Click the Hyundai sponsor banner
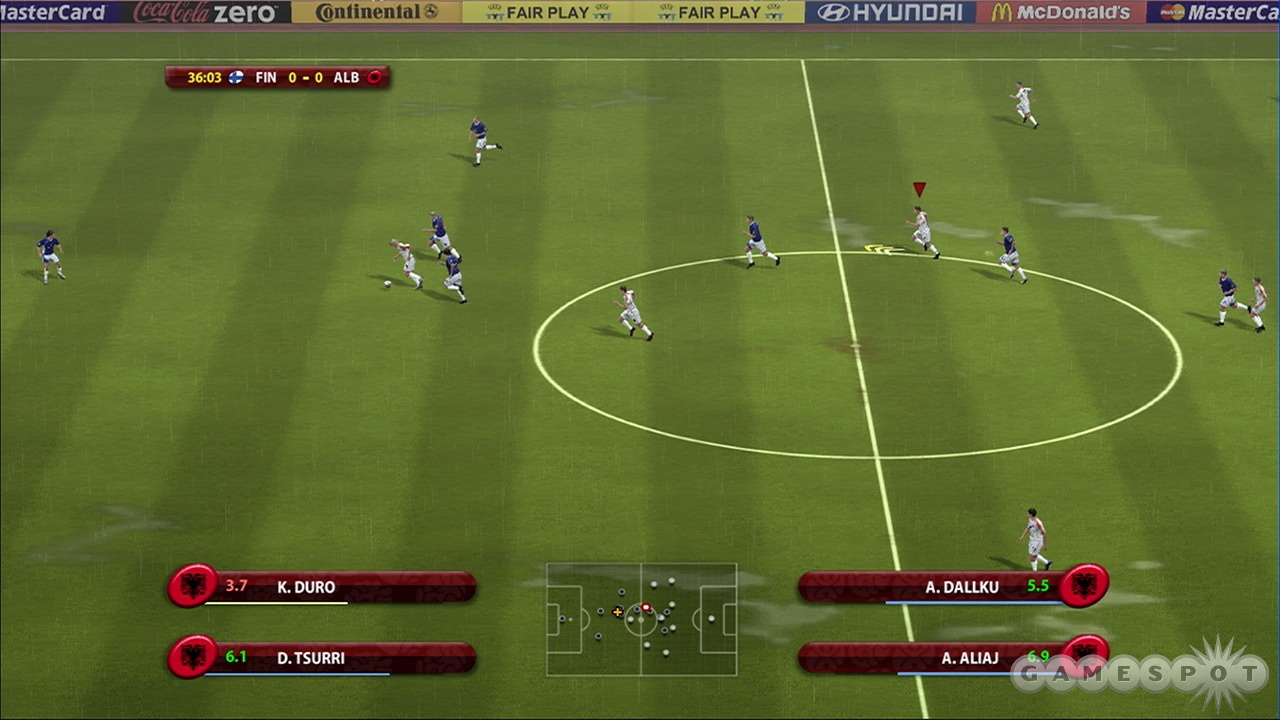The width and height of the screenshot is (1280, 720). (x=890, y=13)
